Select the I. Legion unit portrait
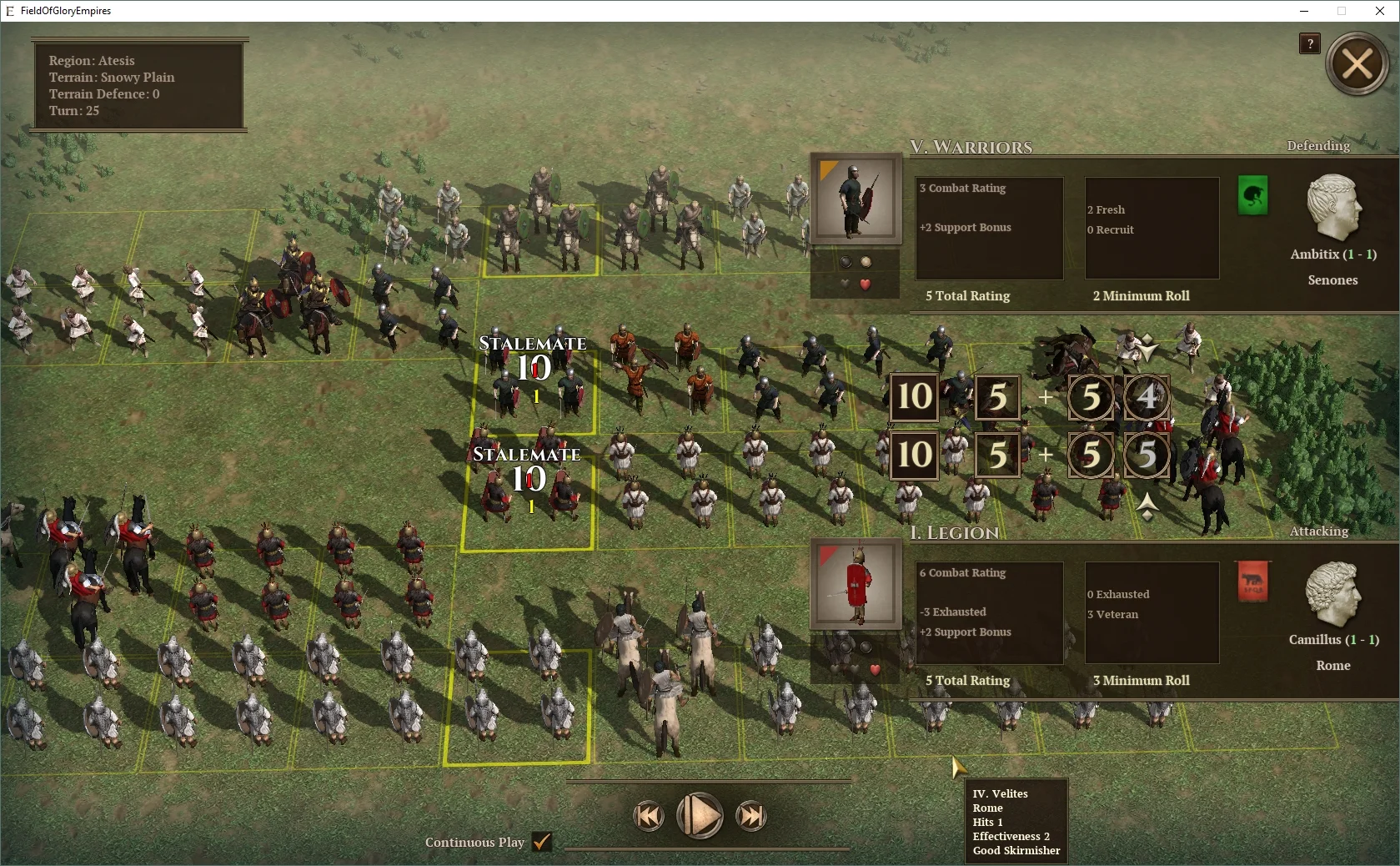1400x866 pixels. (856, 585)
